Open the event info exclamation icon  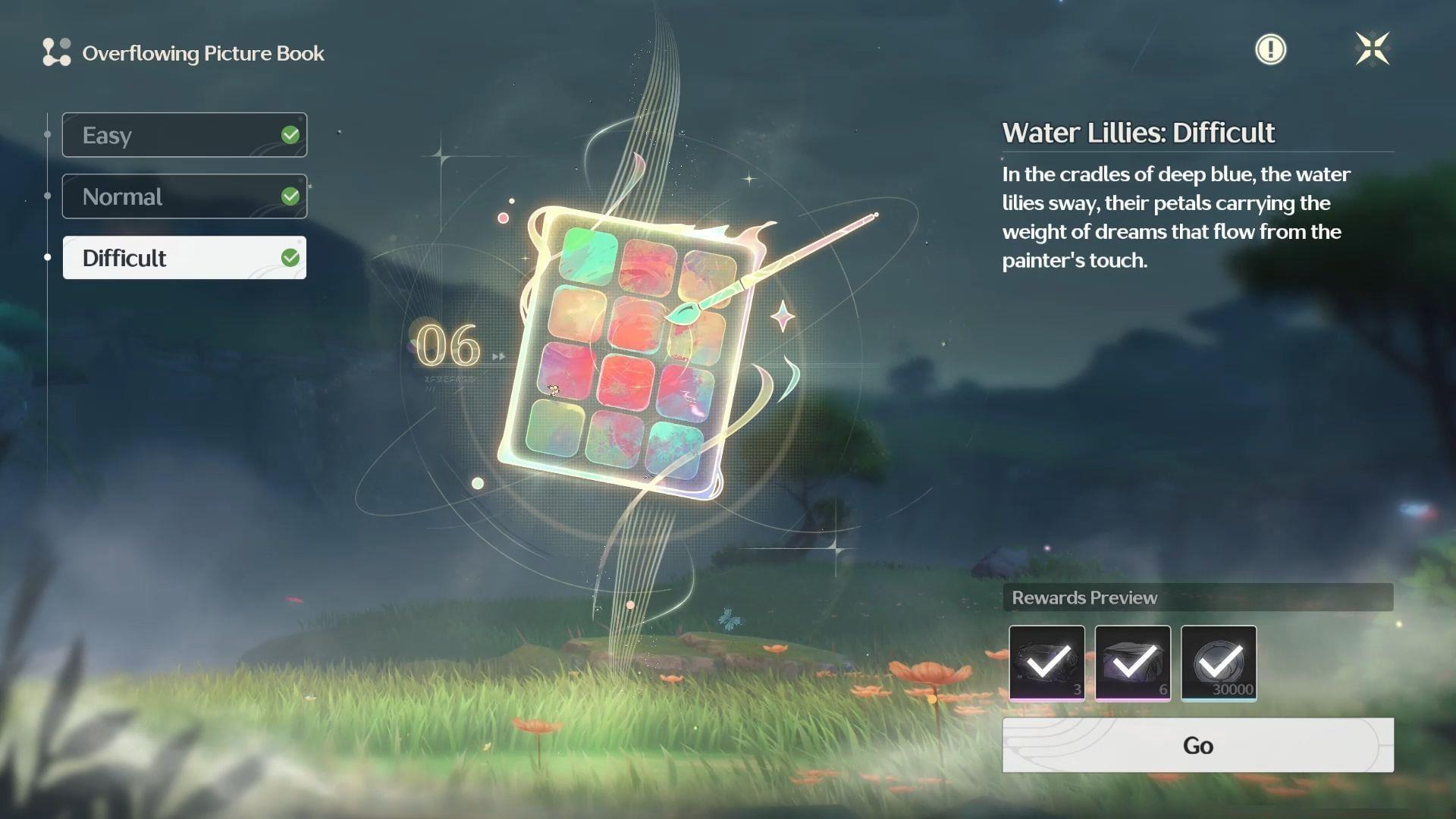pyautogui.click(x=1271, y=49)
